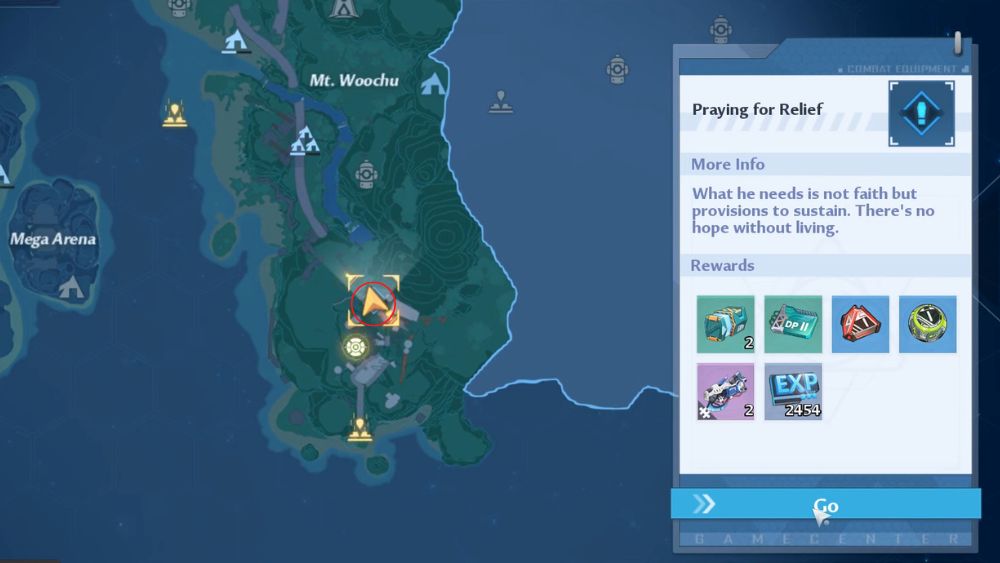
Task: View the red triangular crate reward
Action: (x=860, y=324)
